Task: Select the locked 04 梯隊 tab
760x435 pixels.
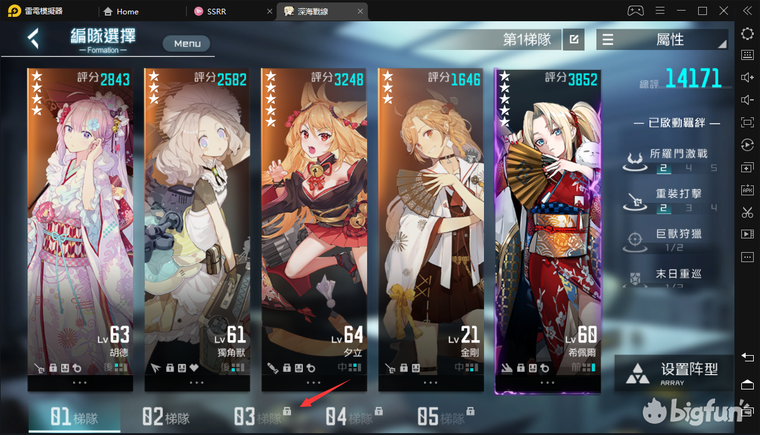Action: pyautogui.click(x=350, y=417)
